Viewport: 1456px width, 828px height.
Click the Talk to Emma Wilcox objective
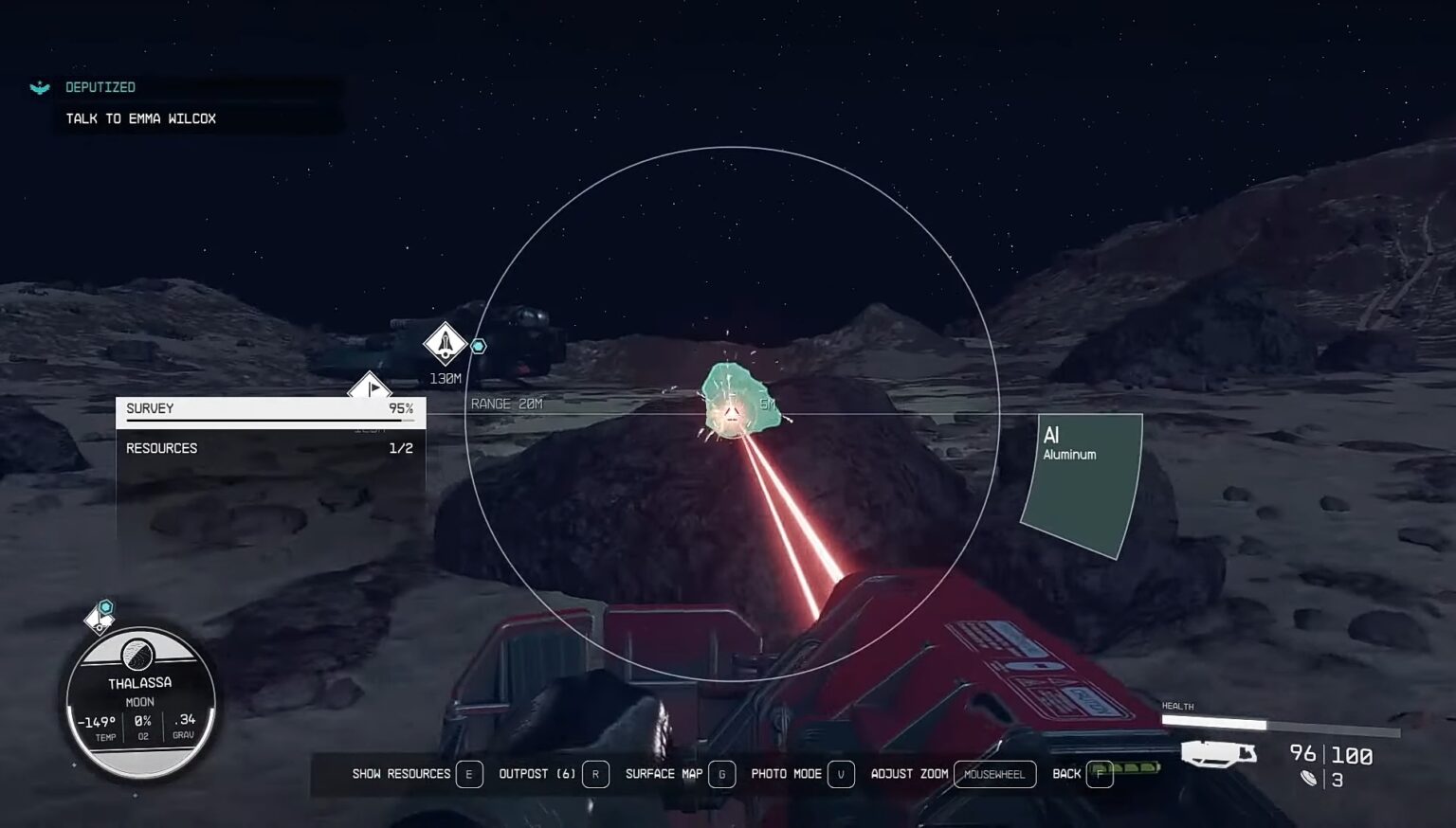click(140, 117)
